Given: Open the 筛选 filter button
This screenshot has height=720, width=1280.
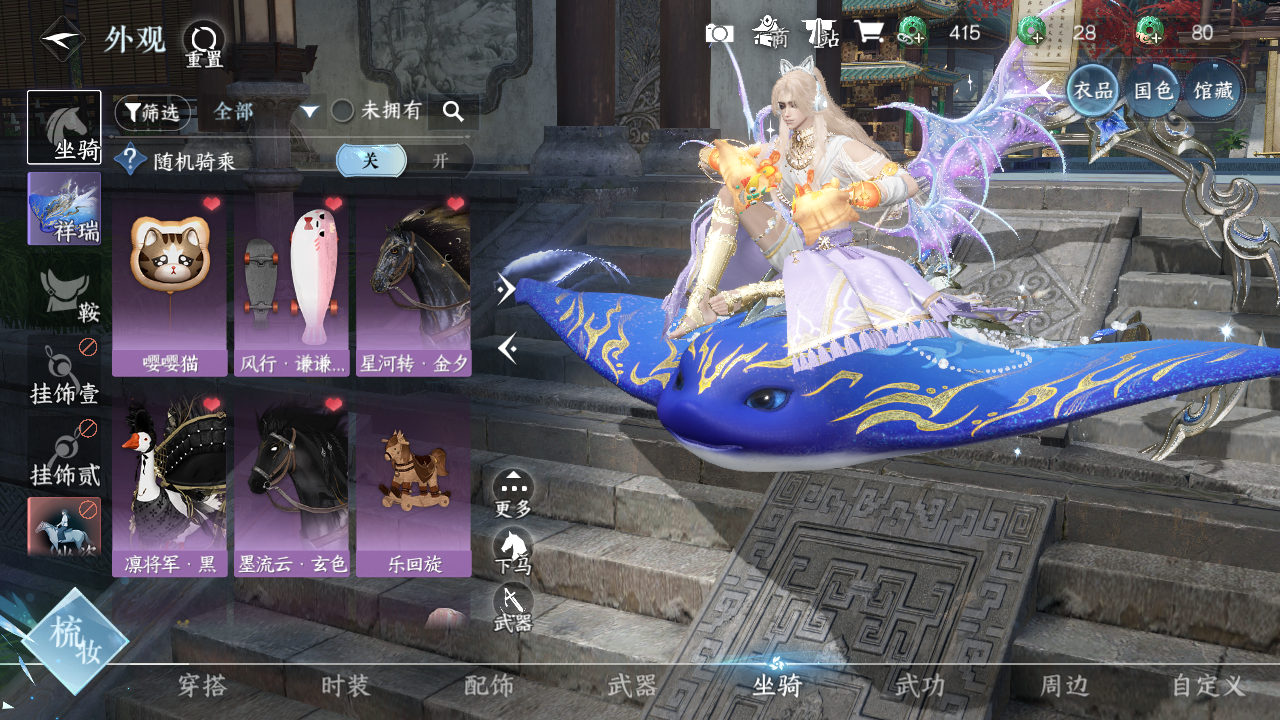Looking at the screenshot, I should (x=152, y=112).
